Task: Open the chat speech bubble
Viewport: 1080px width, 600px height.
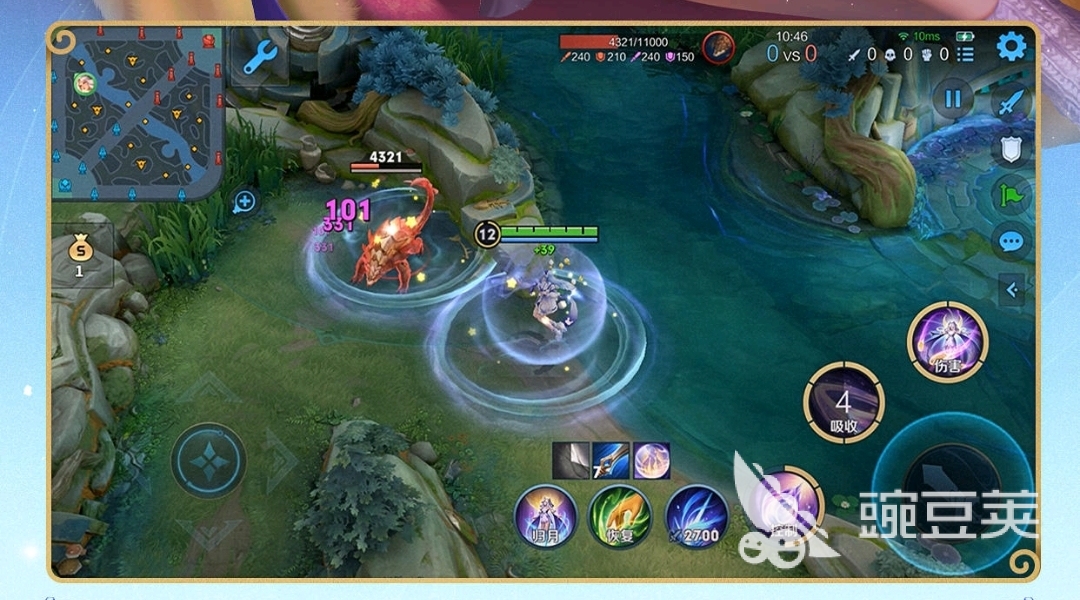Action: pyautogui.click(x=1011, y=241)
